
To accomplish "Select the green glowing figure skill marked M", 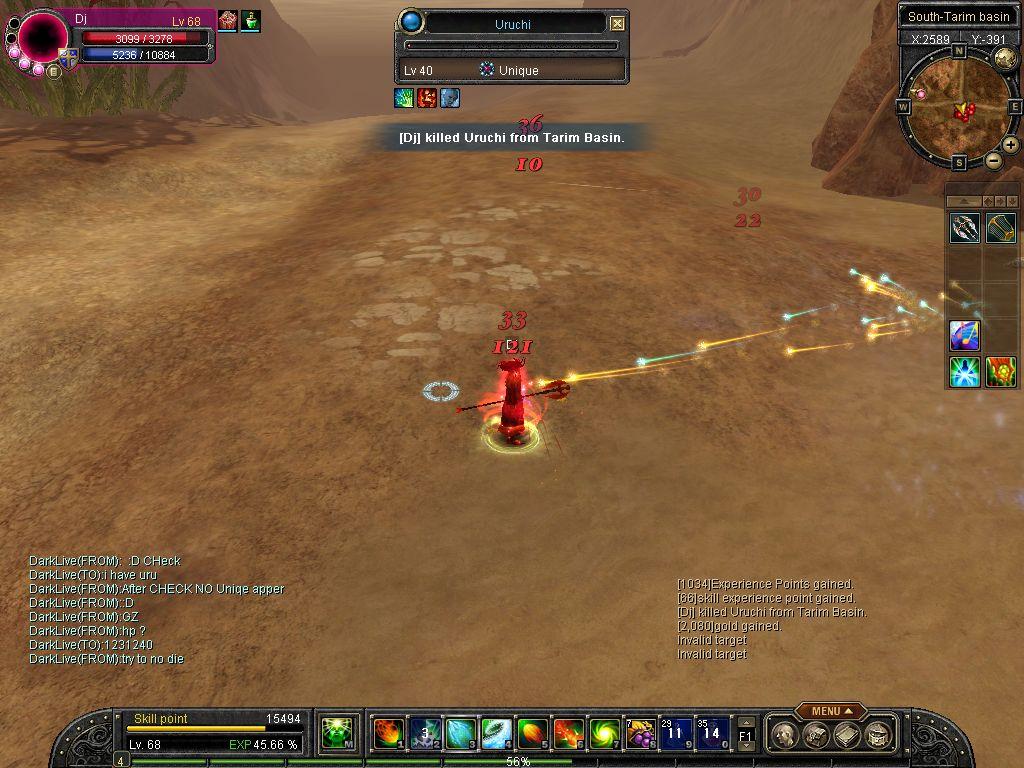I will point(337,734).
